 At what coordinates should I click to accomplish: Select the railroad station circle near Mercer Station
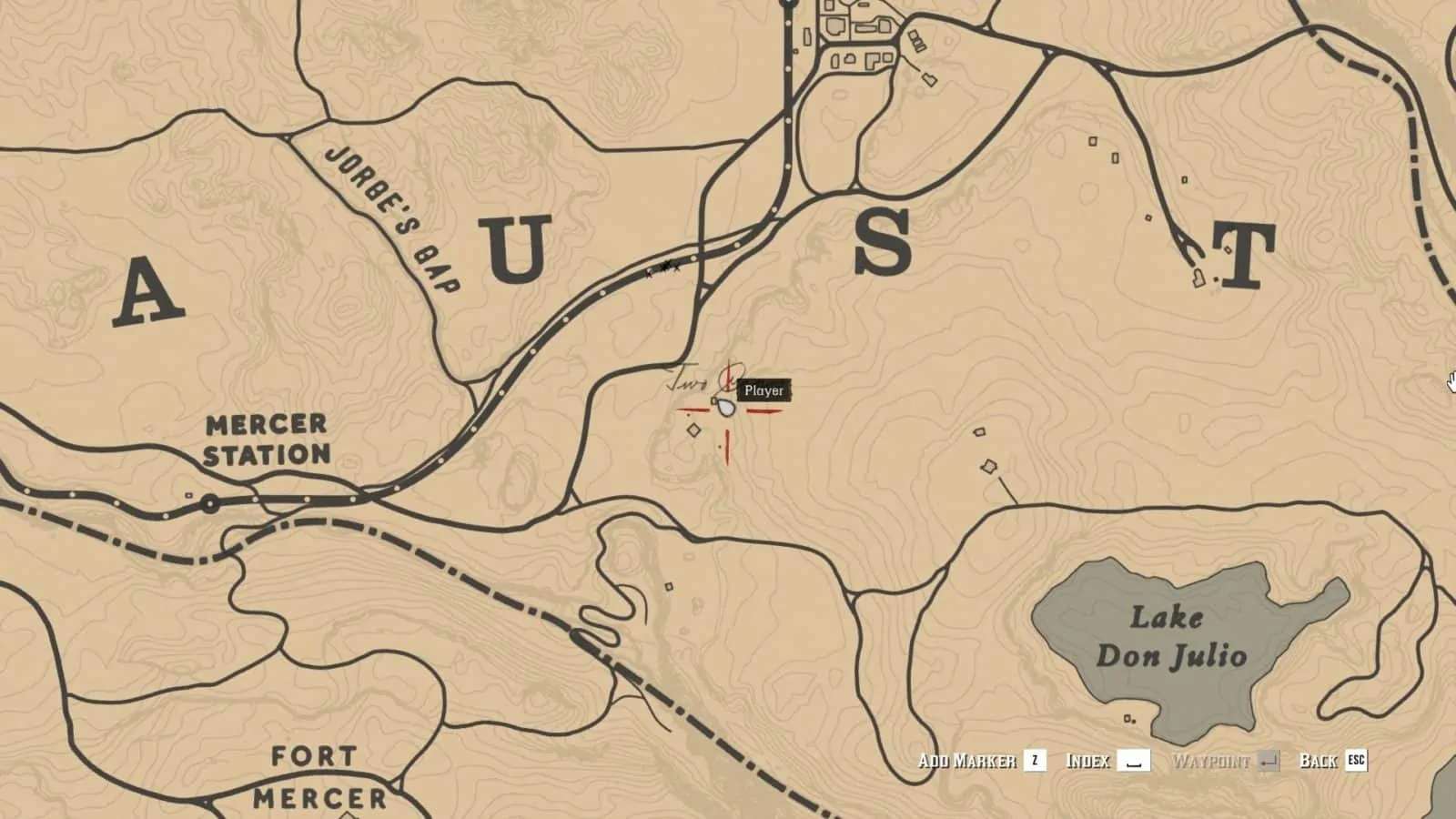[x=211, y=501]
